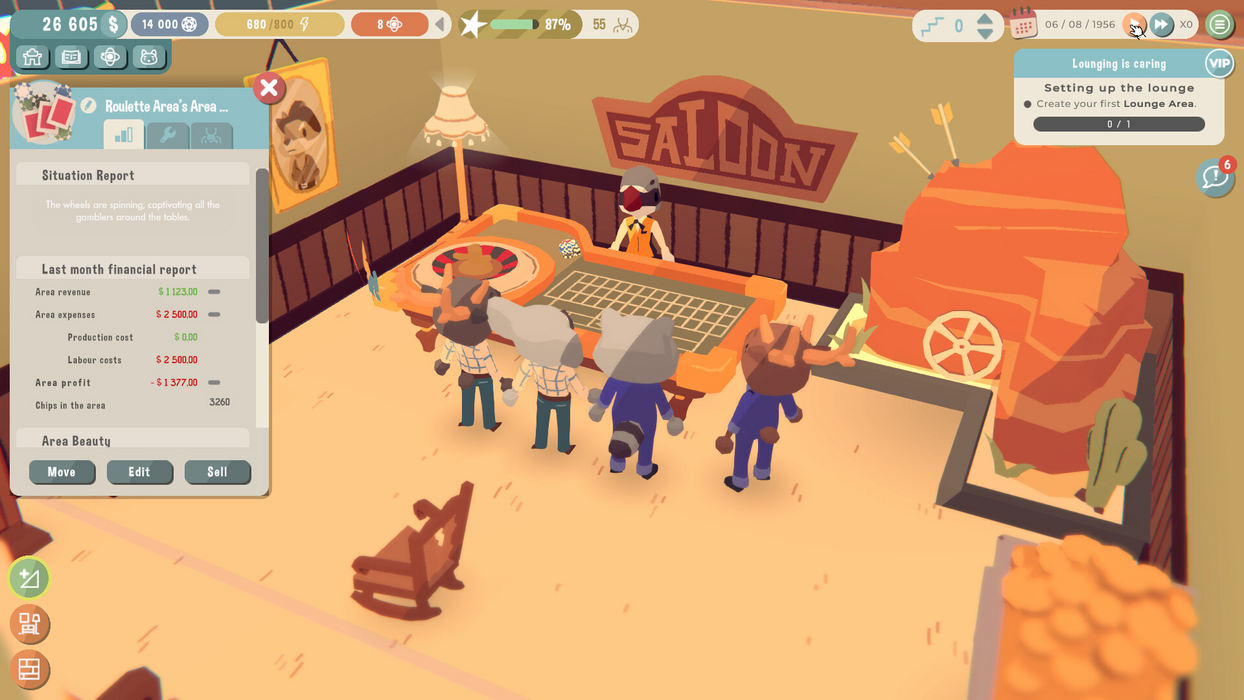Open the cat face staff icon
The height and width of the screenshot is (700, 1244).
click(149, 57)
